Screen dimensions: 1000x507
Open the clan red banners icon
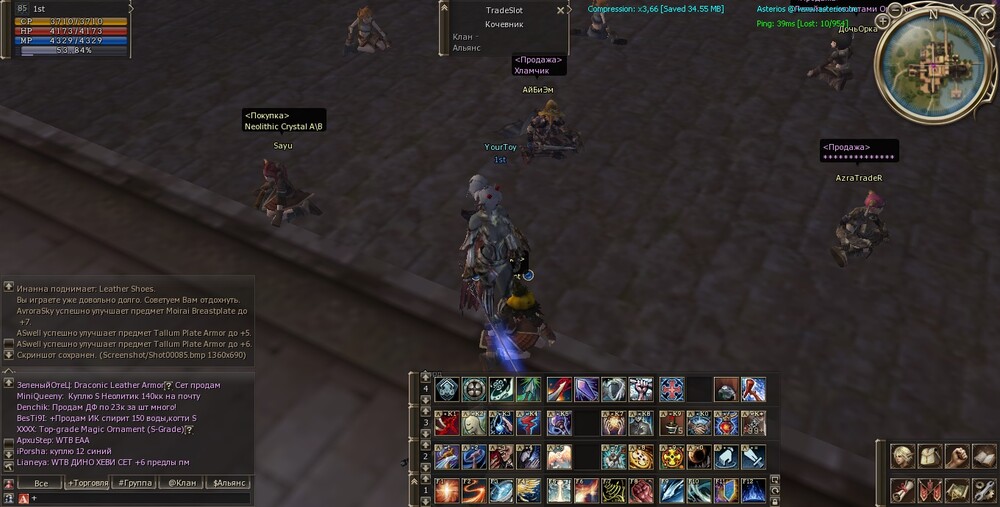930,491
